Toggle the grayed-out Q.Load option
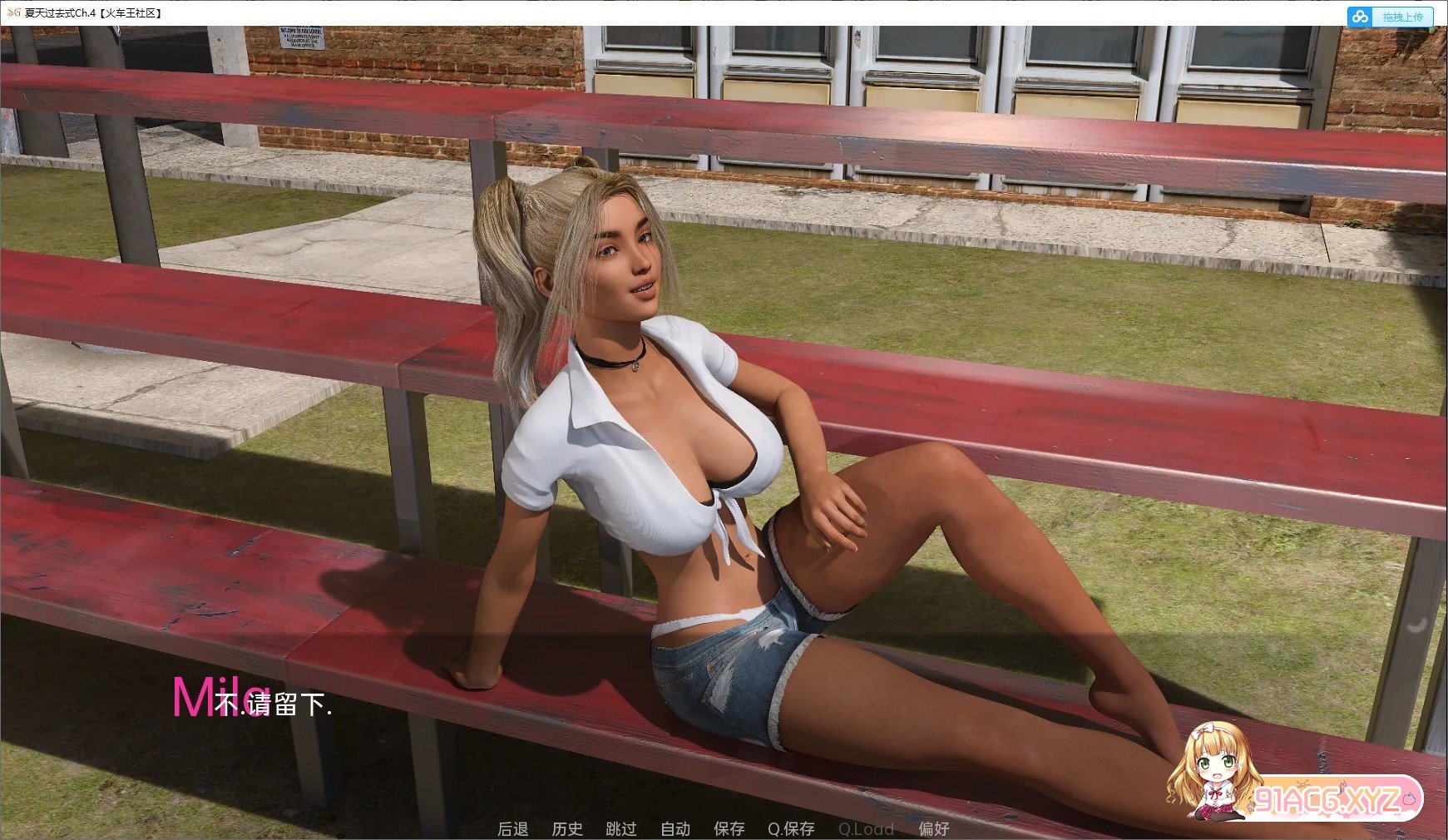Image resolution: width=1448 pixels, height=840 pixels. pos(867,828)
